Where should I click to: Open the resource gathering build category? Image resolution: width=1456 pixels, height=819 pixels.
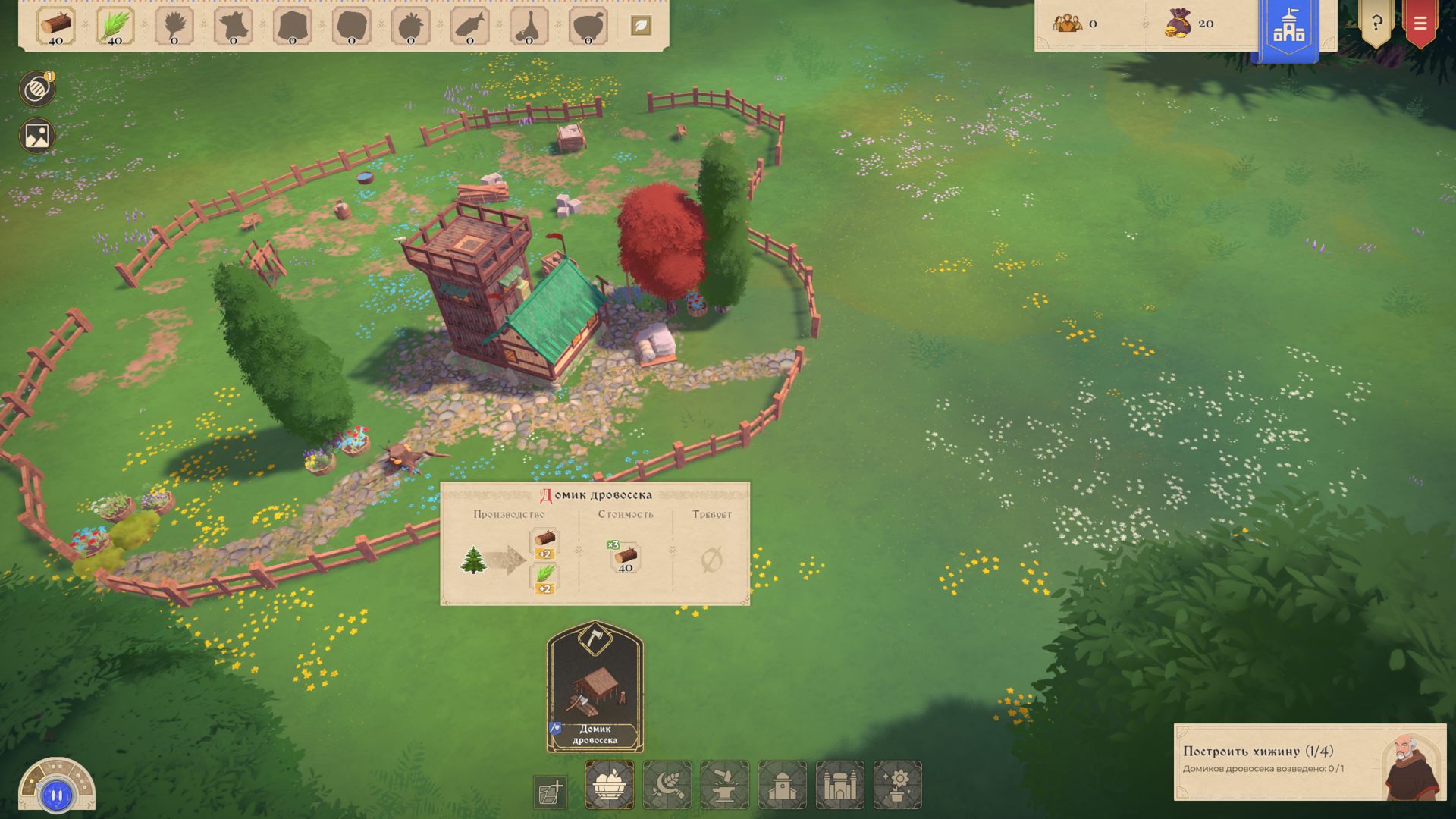(609, 785)
